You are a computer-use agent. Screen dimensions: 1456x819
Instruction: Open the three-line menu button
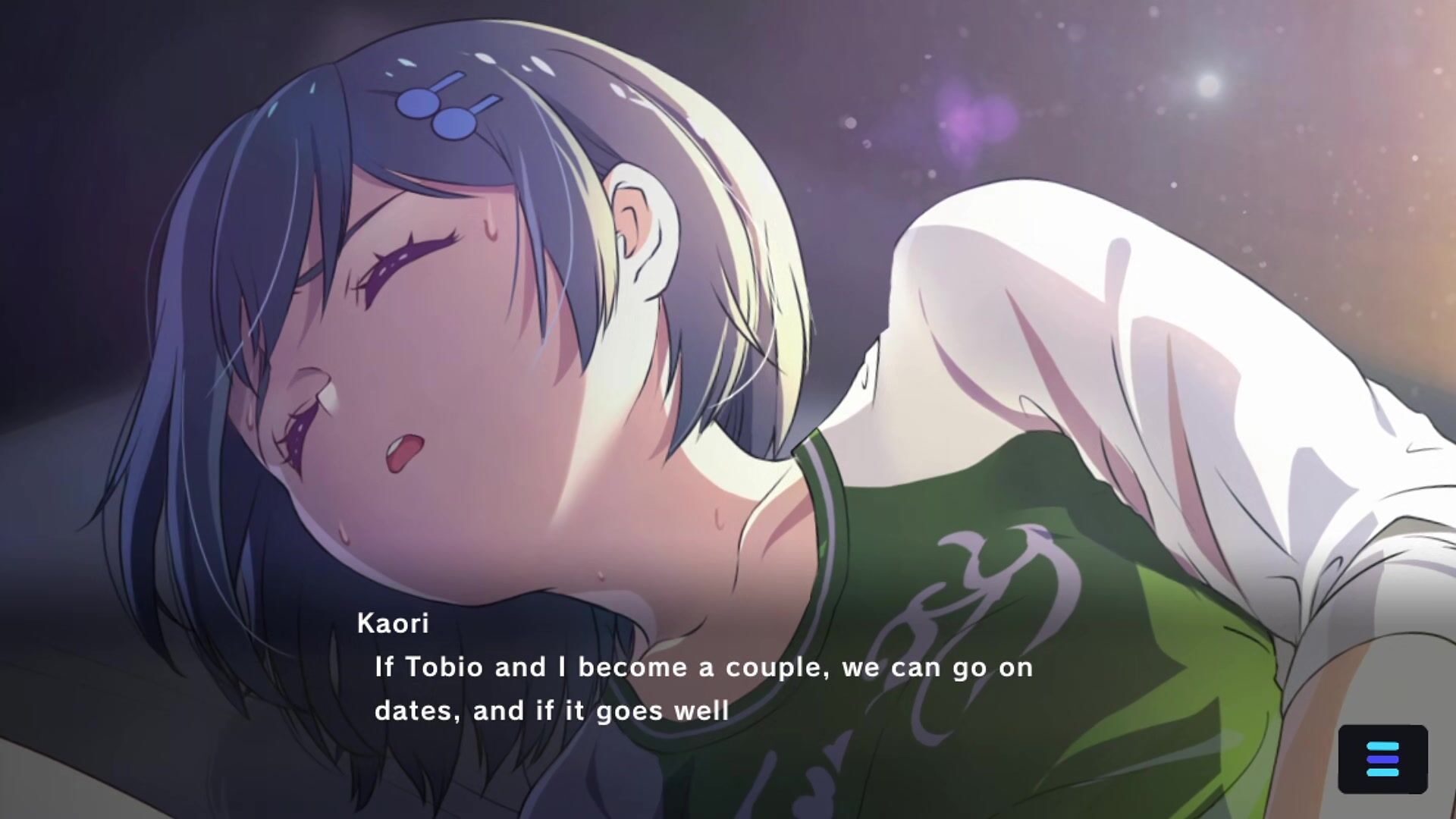[1382, 759]
